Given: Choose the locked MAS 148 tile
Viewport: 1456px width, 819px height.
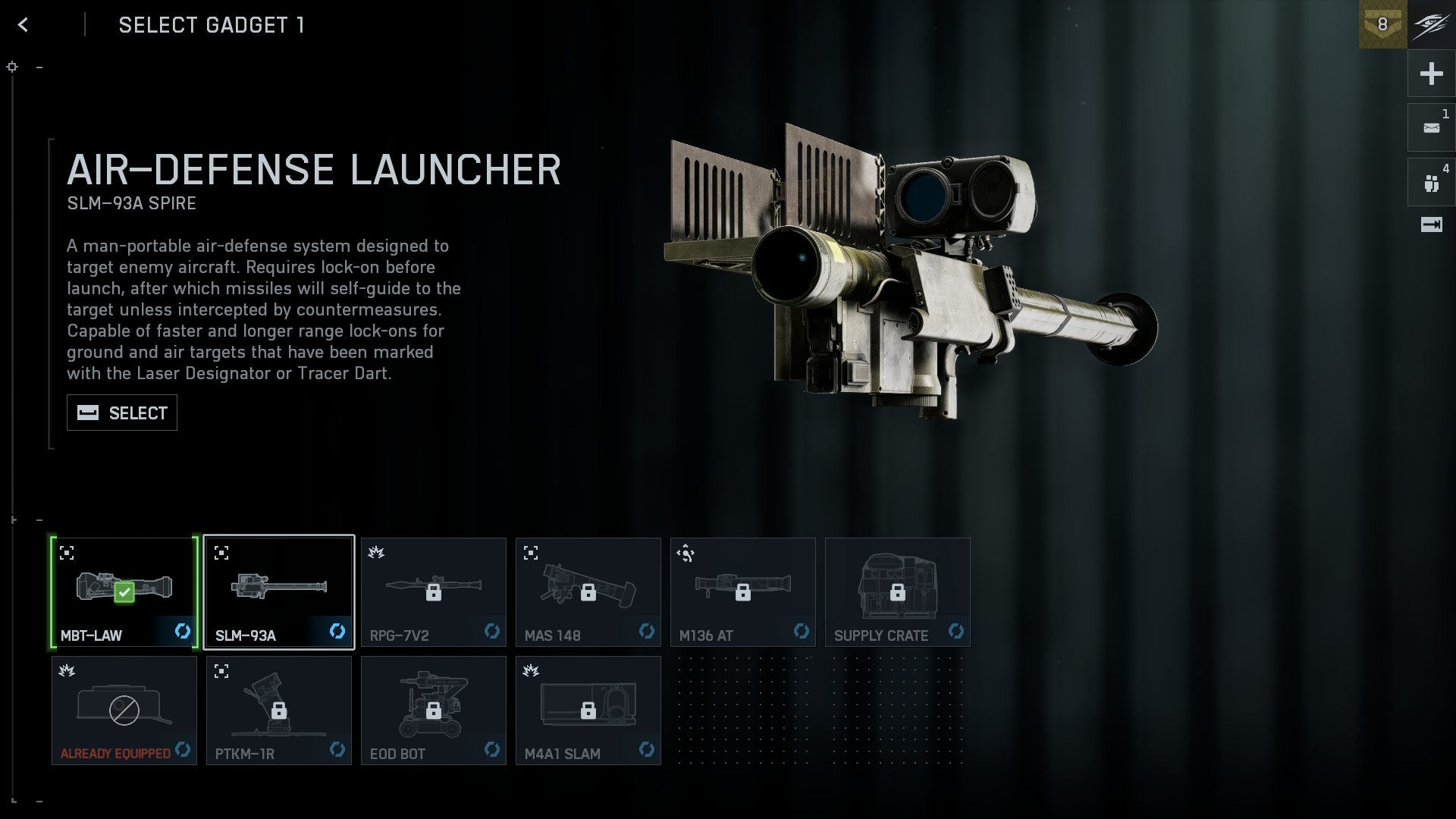Looking at the screenshot, I should click(x=588, y=592).
